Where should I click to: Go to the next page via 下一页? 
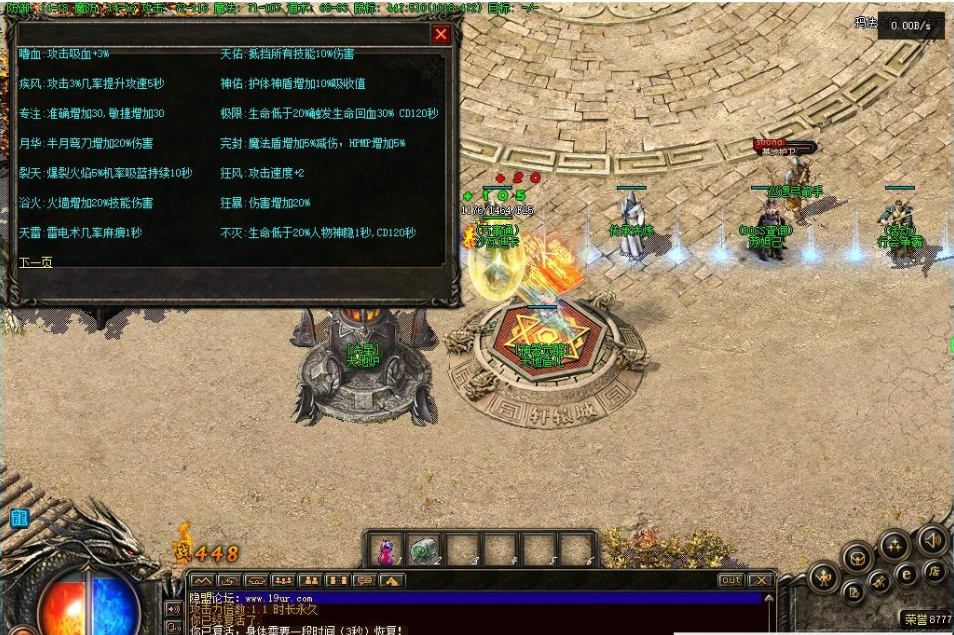pyautogui.click(x=35, y=262)
